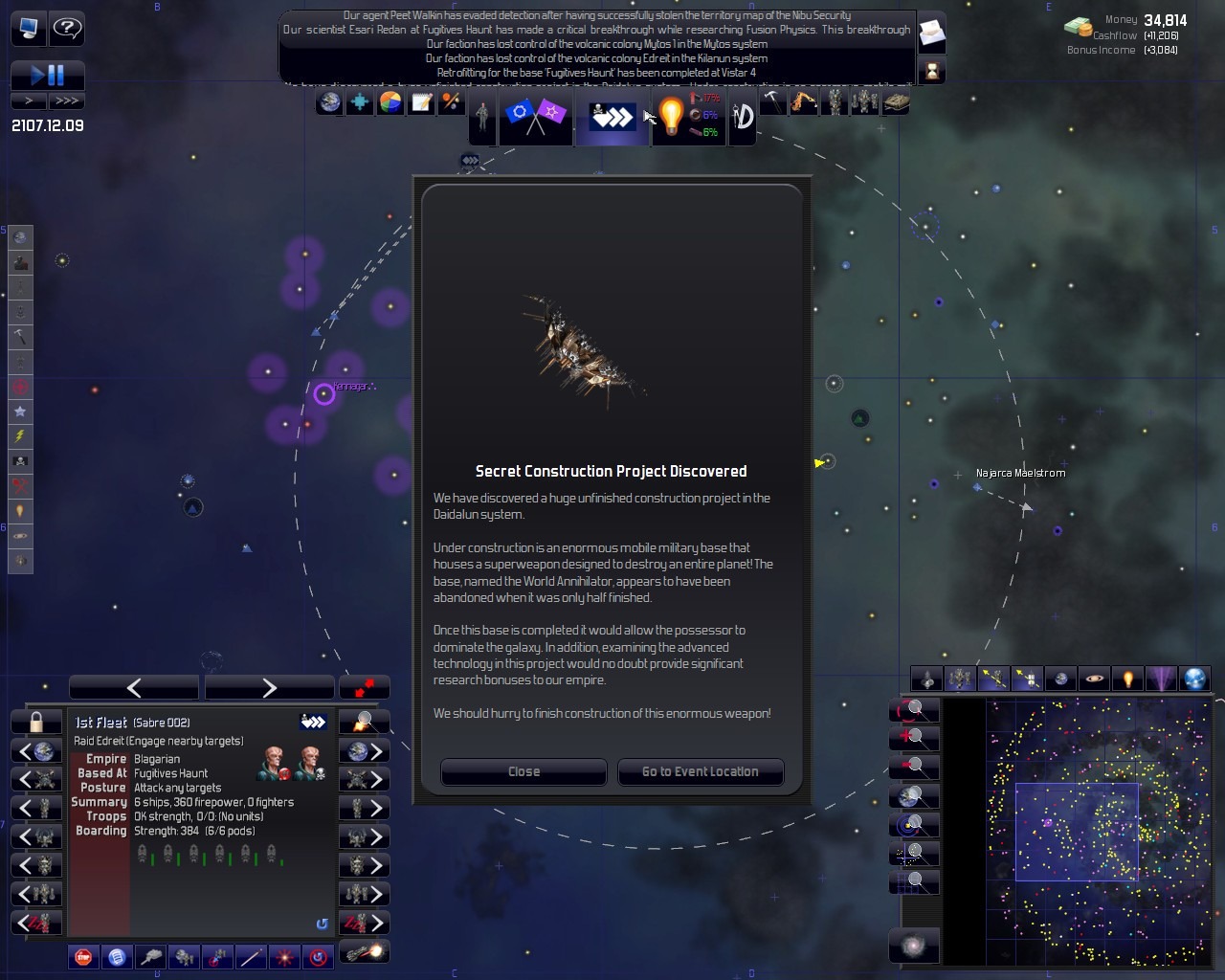Open the help question mark button
The height and width of the screenshot is (980, 1225).
click(x=66, y=29)
